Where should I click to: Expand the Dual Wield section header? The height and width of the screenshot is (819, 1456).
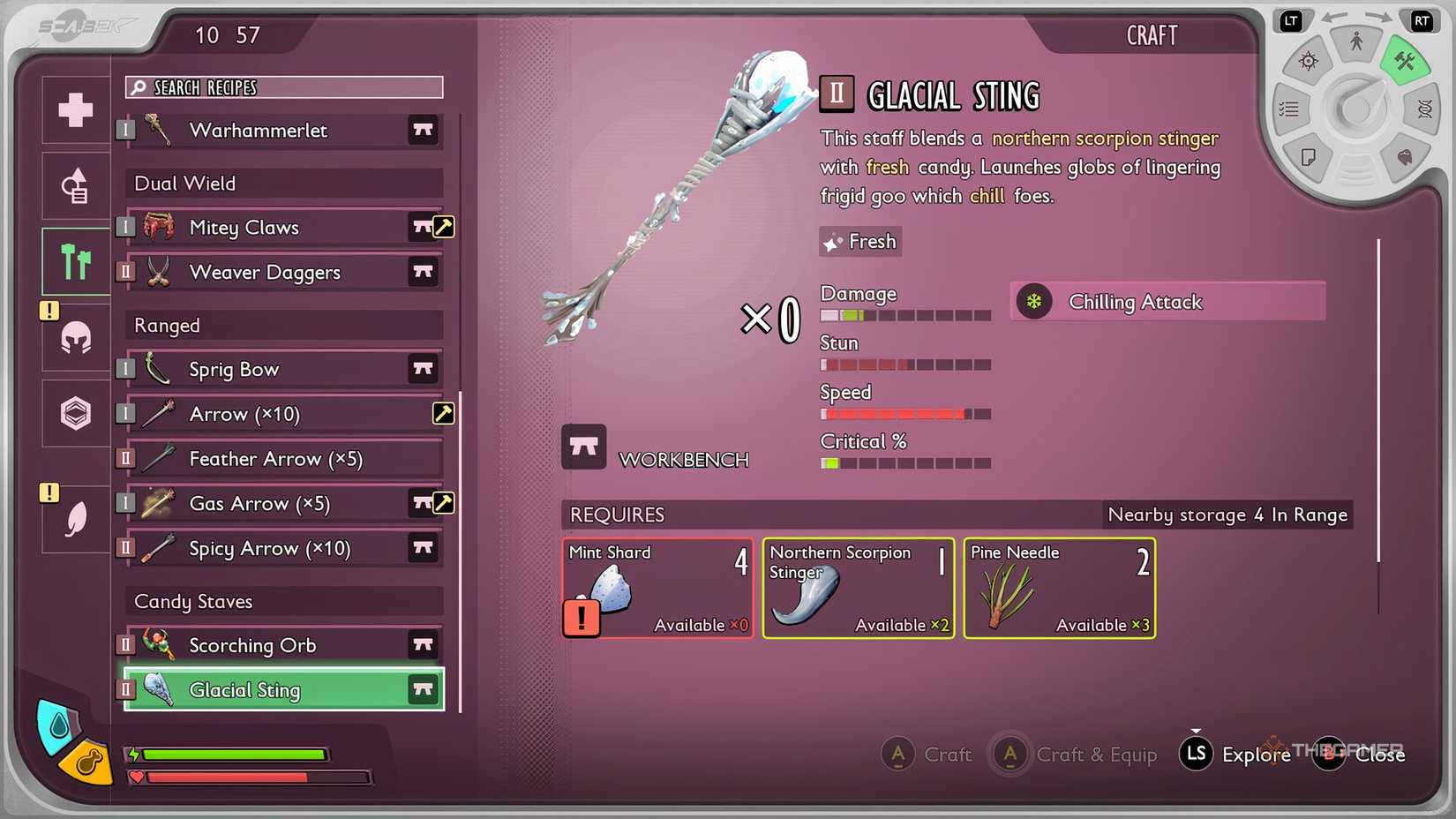pyautogui.click(x=282, y=183)
